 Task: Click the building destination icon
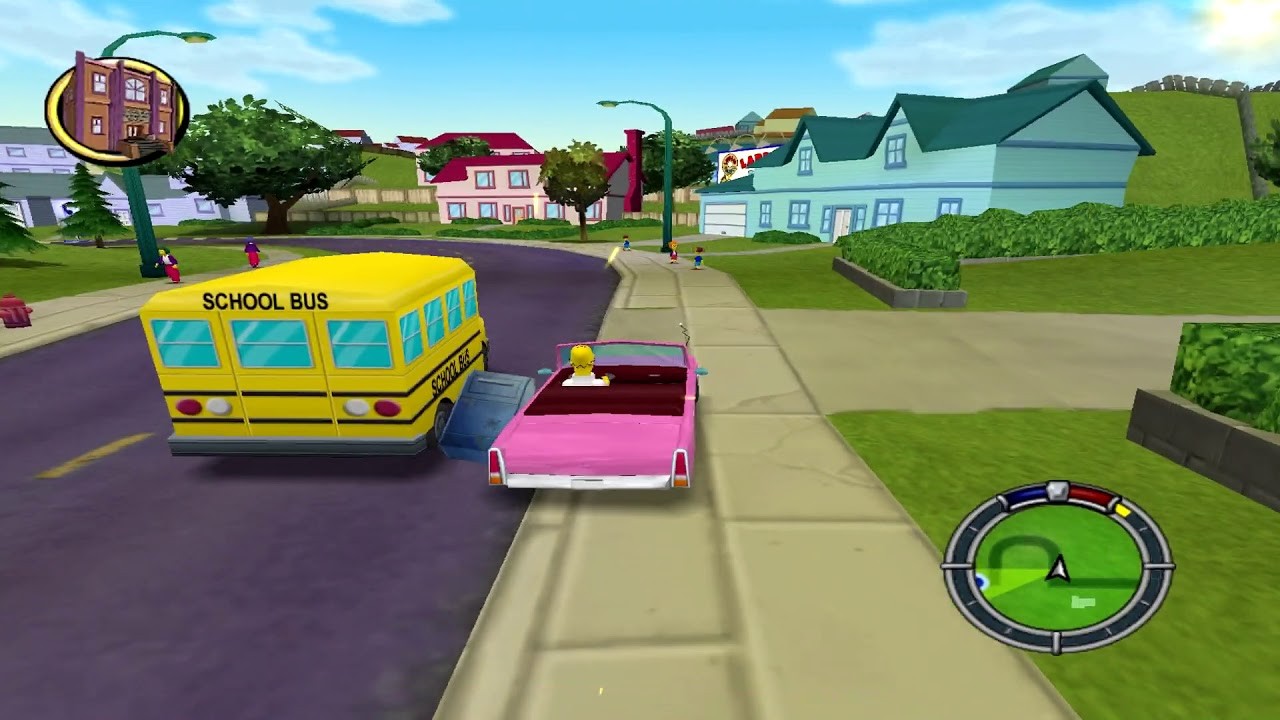117,109
